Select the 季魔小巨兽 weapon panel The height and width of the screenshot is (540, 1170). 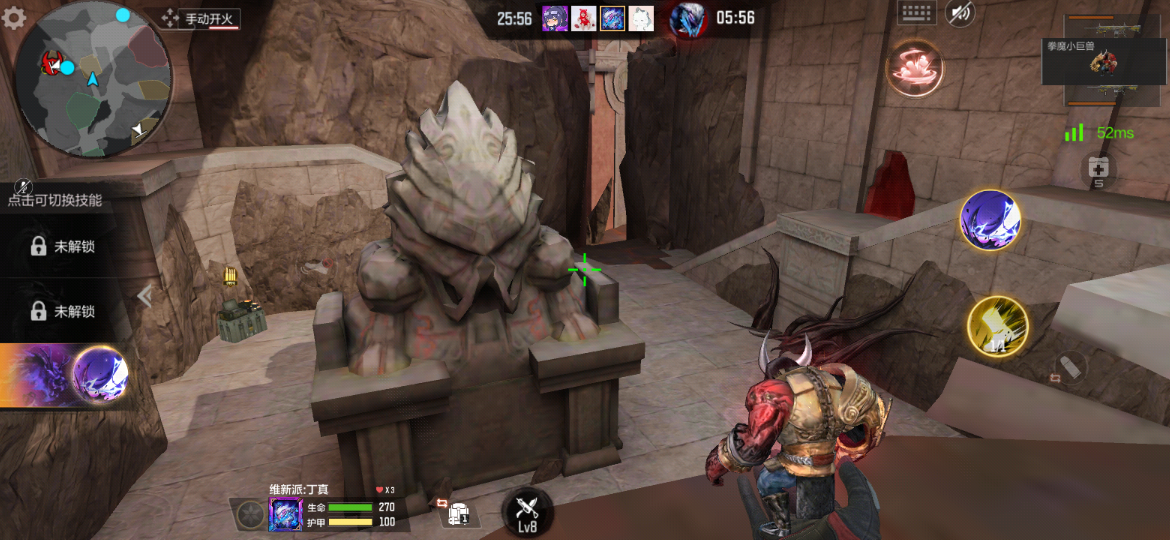click(1105, 62)
